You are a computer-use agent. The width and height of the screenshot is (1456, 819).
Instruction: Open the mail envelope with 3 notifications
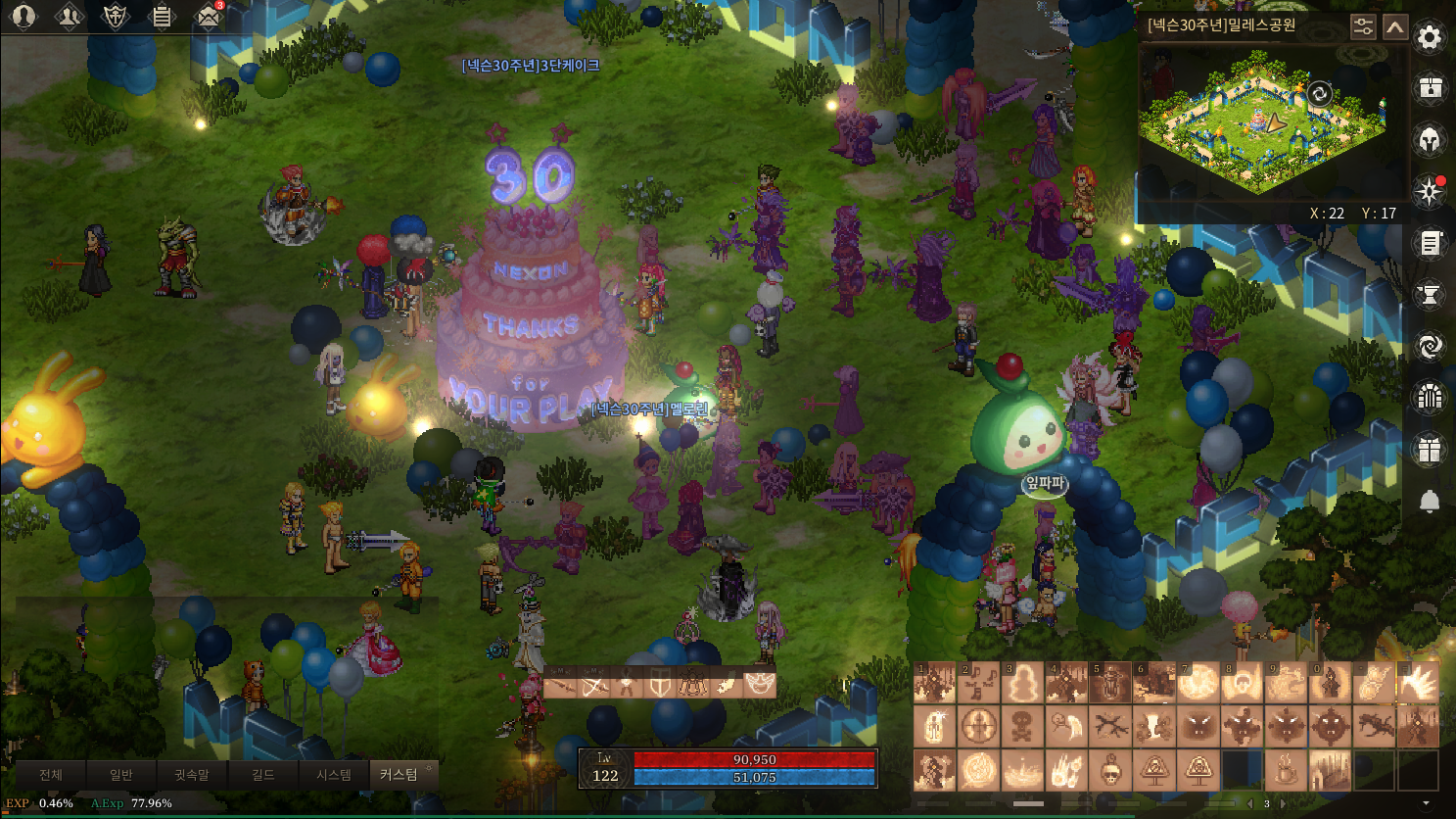pos(208,17)
